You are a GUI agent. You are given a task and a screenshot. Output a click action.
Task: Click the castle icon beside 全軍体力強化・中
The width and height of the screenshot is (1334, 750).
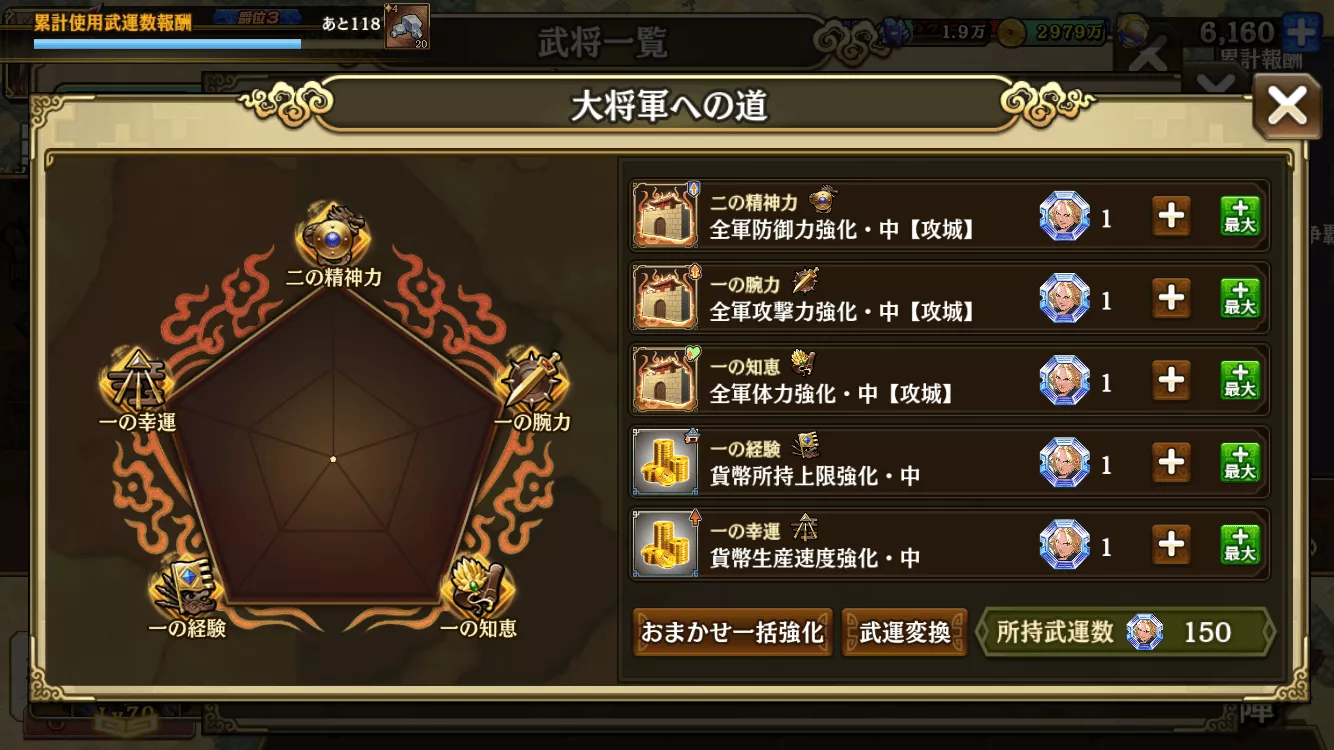(666, 380)
